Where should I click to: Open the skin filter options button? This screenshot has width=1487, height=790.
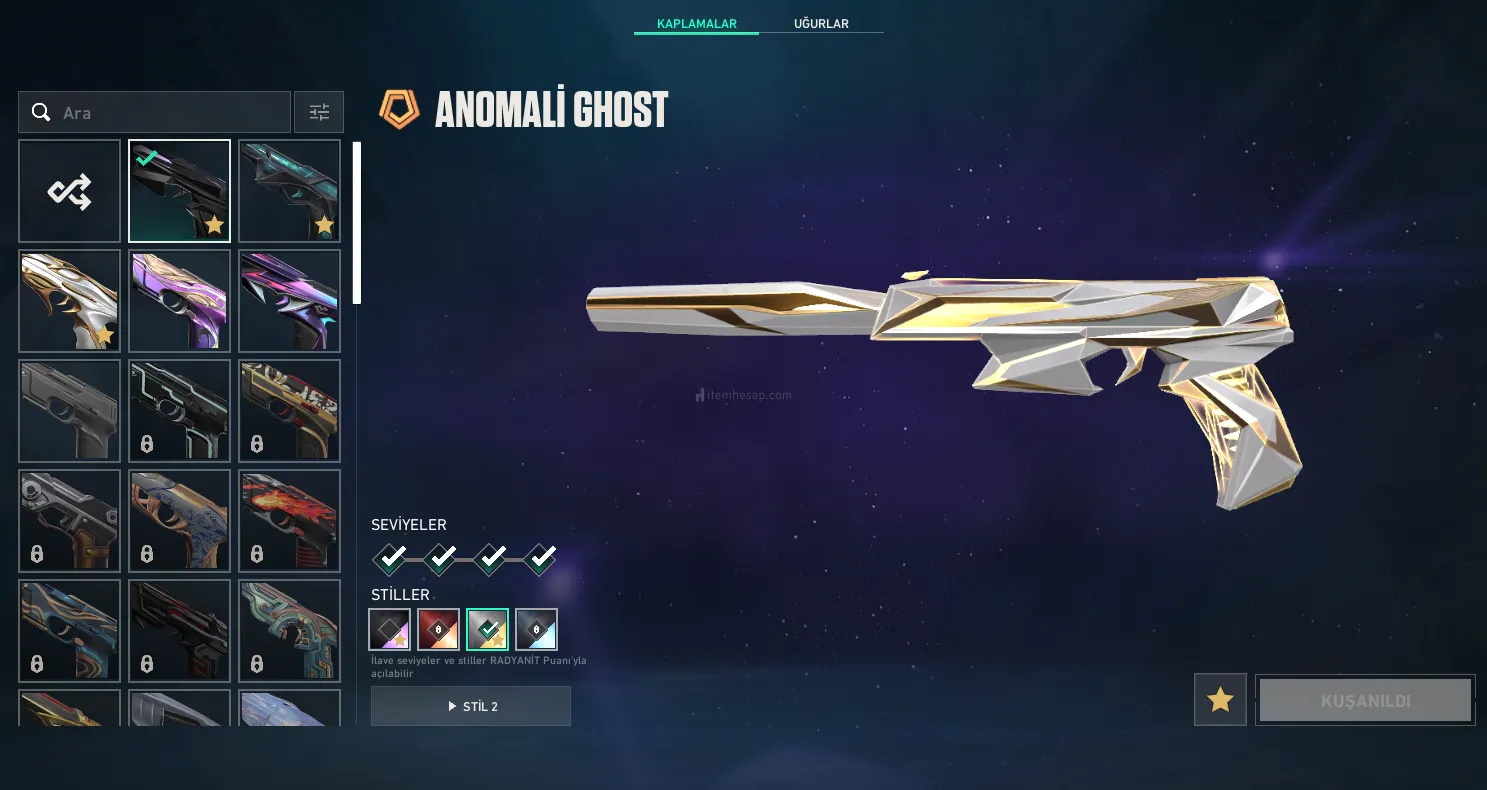tap(319, 112)
